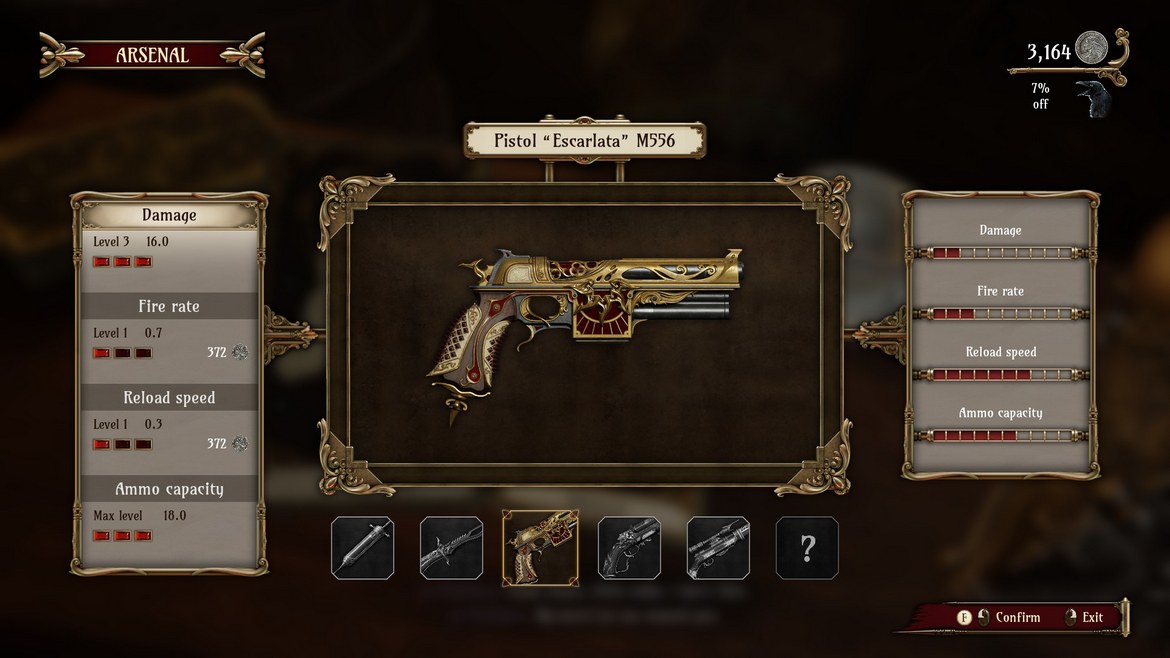
Task: Switch to the revolver weapon thumbnail
Action: click(x=629, y=548)
